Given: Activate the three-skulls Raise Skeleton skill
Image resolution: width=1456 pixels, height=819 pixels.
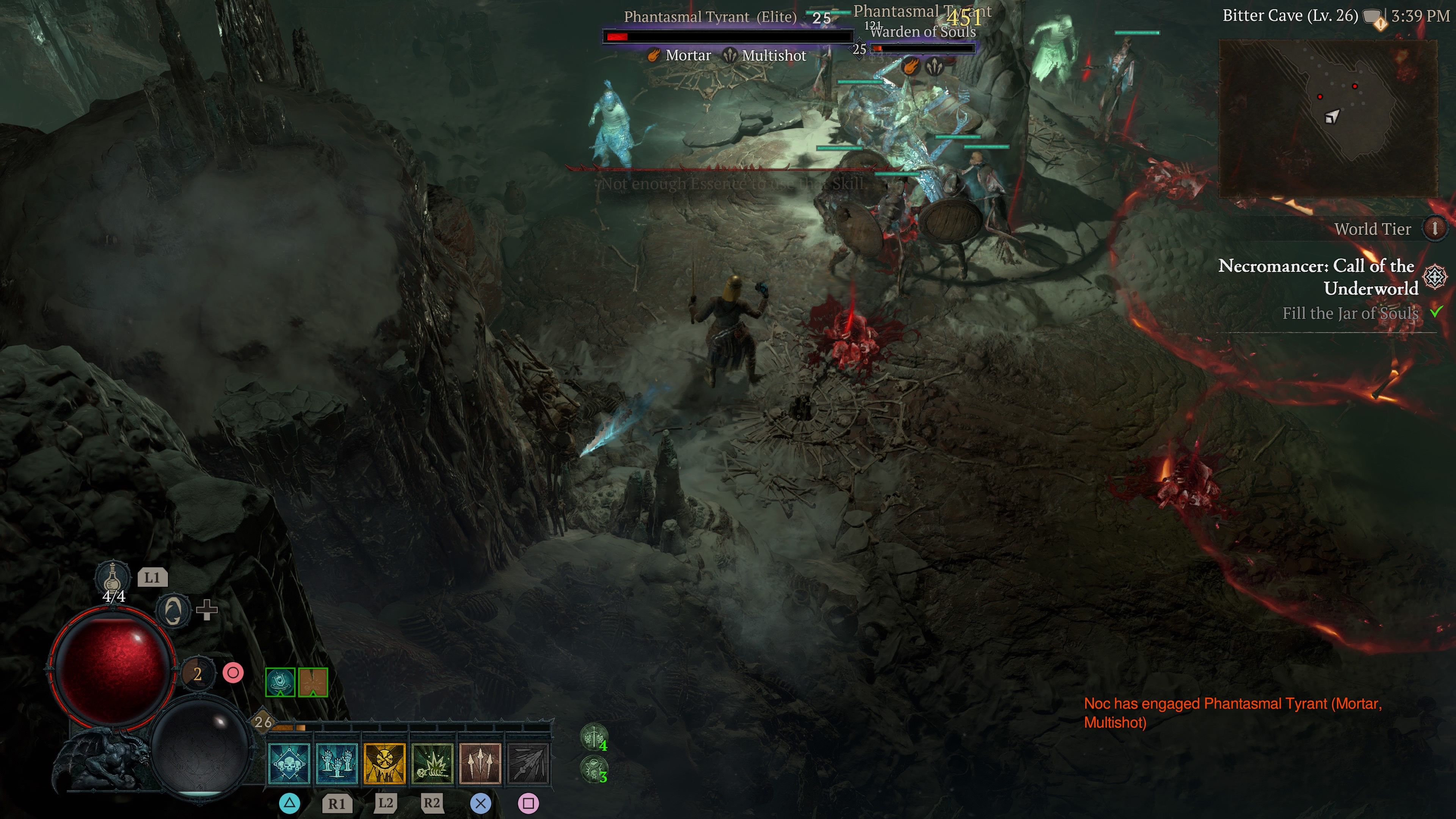Looking at the screenshot, I should [x=289, y=764].
